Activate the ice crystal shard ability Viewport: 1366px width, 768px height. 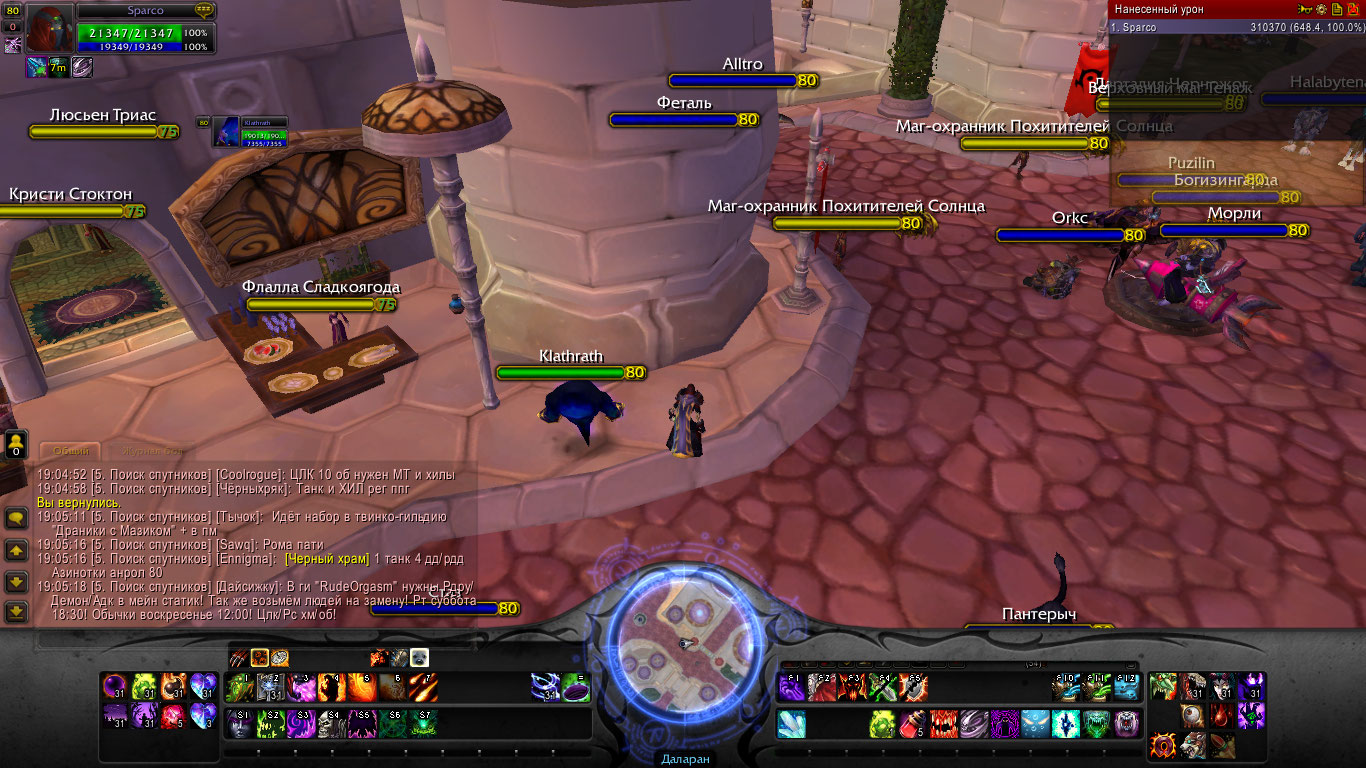(791, 723)
